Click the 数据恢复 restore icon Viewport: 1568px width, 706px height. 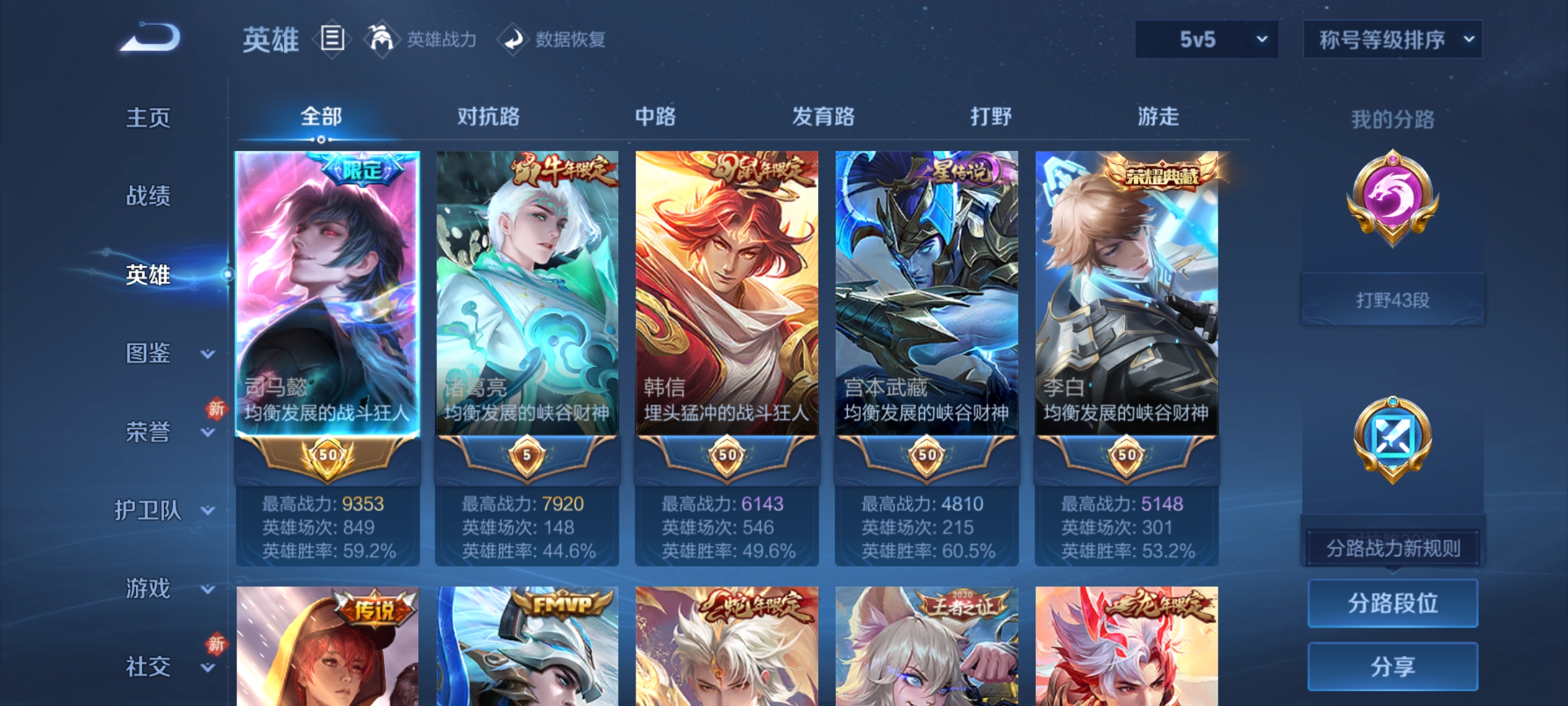click(514, 39)
